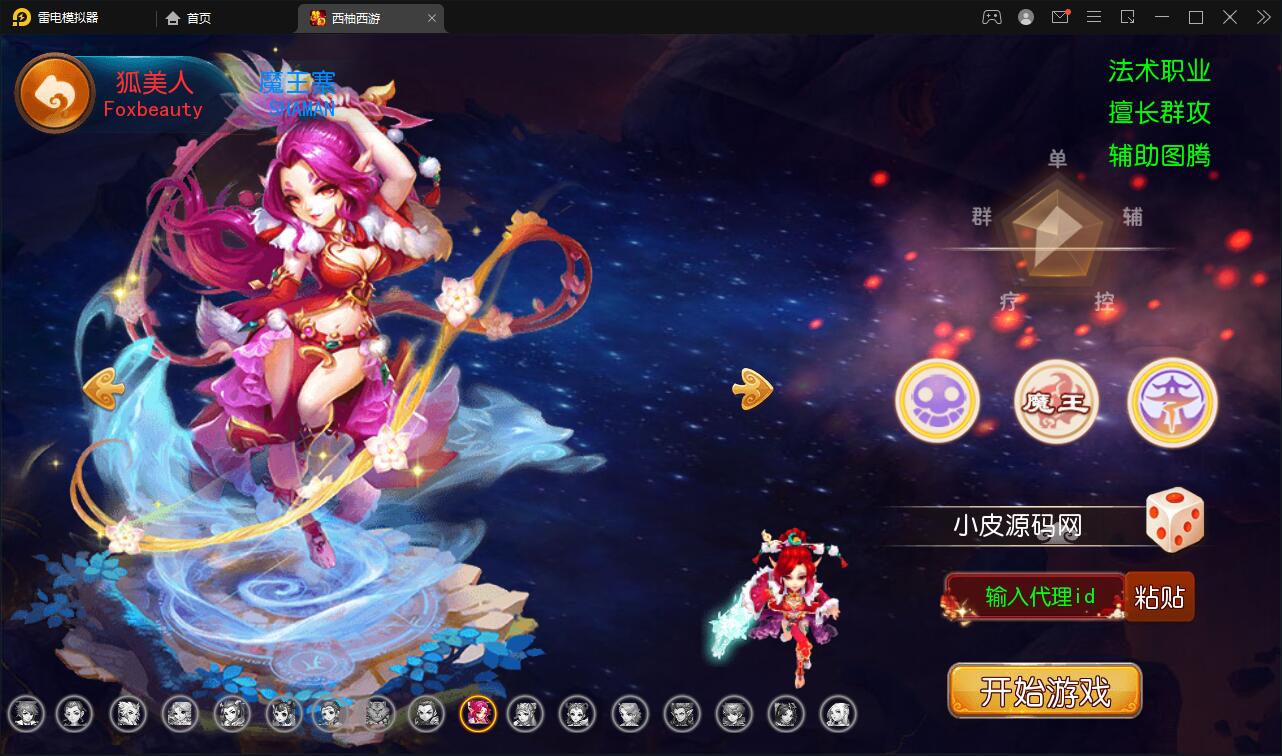Image resolution: width=1282 pixels, height=756 pixels.
Task: Select the purple umbrella class icon
Action: [x=1172, y=401]
